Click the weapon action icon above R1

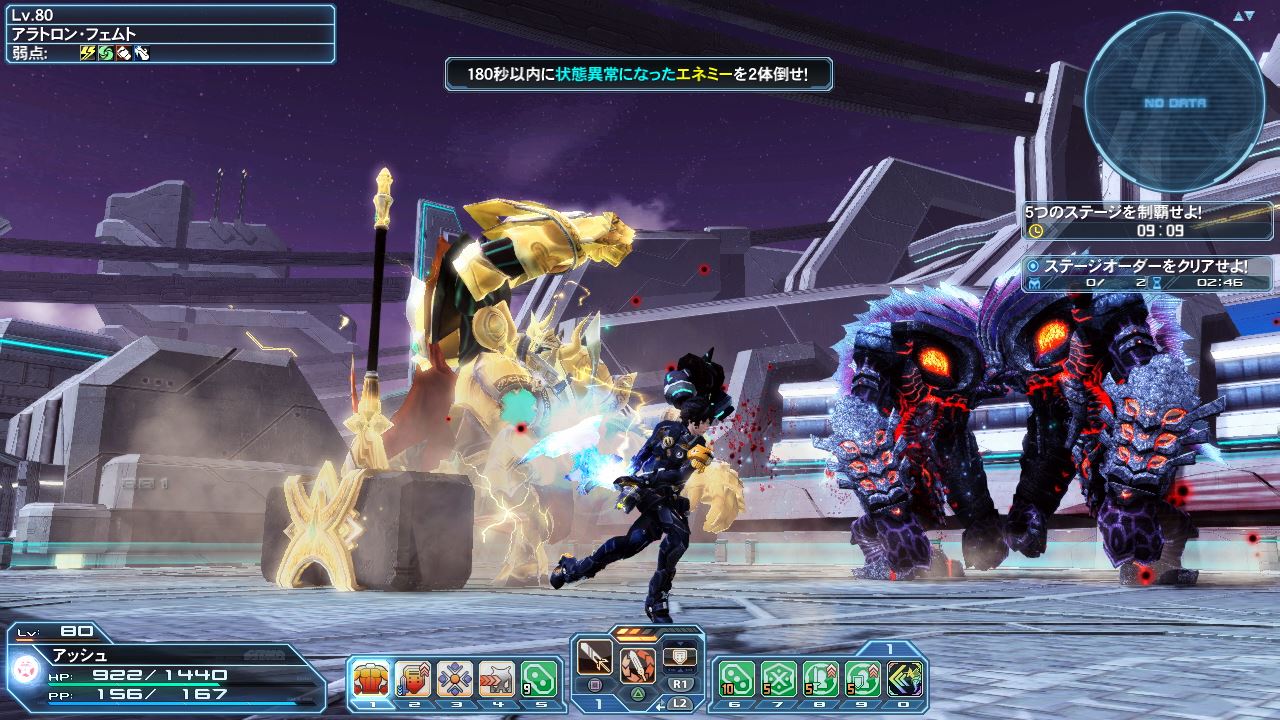pyautogui.click(x=679, y=657)
